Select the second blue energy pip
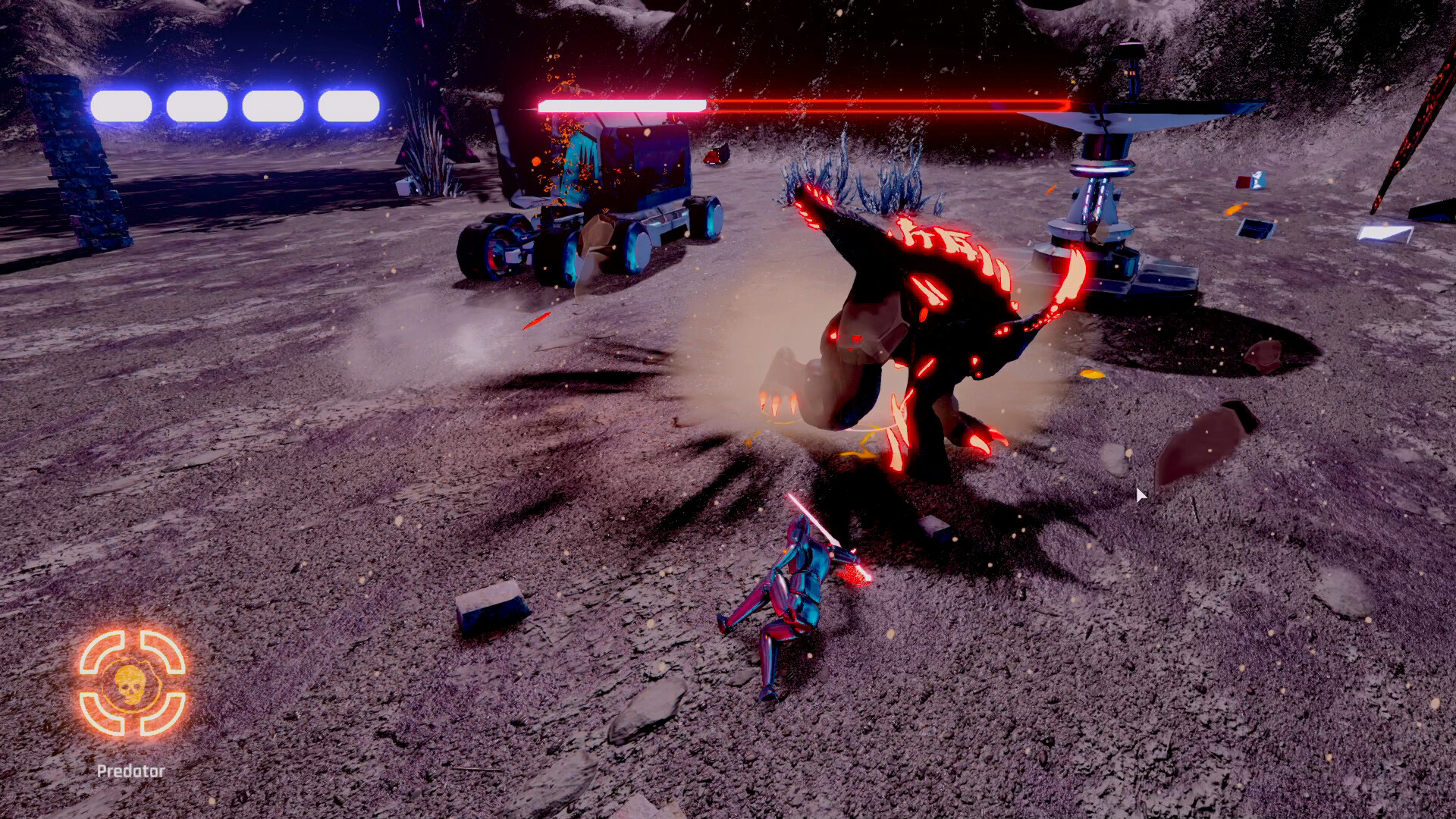 [x=196, y=105]
